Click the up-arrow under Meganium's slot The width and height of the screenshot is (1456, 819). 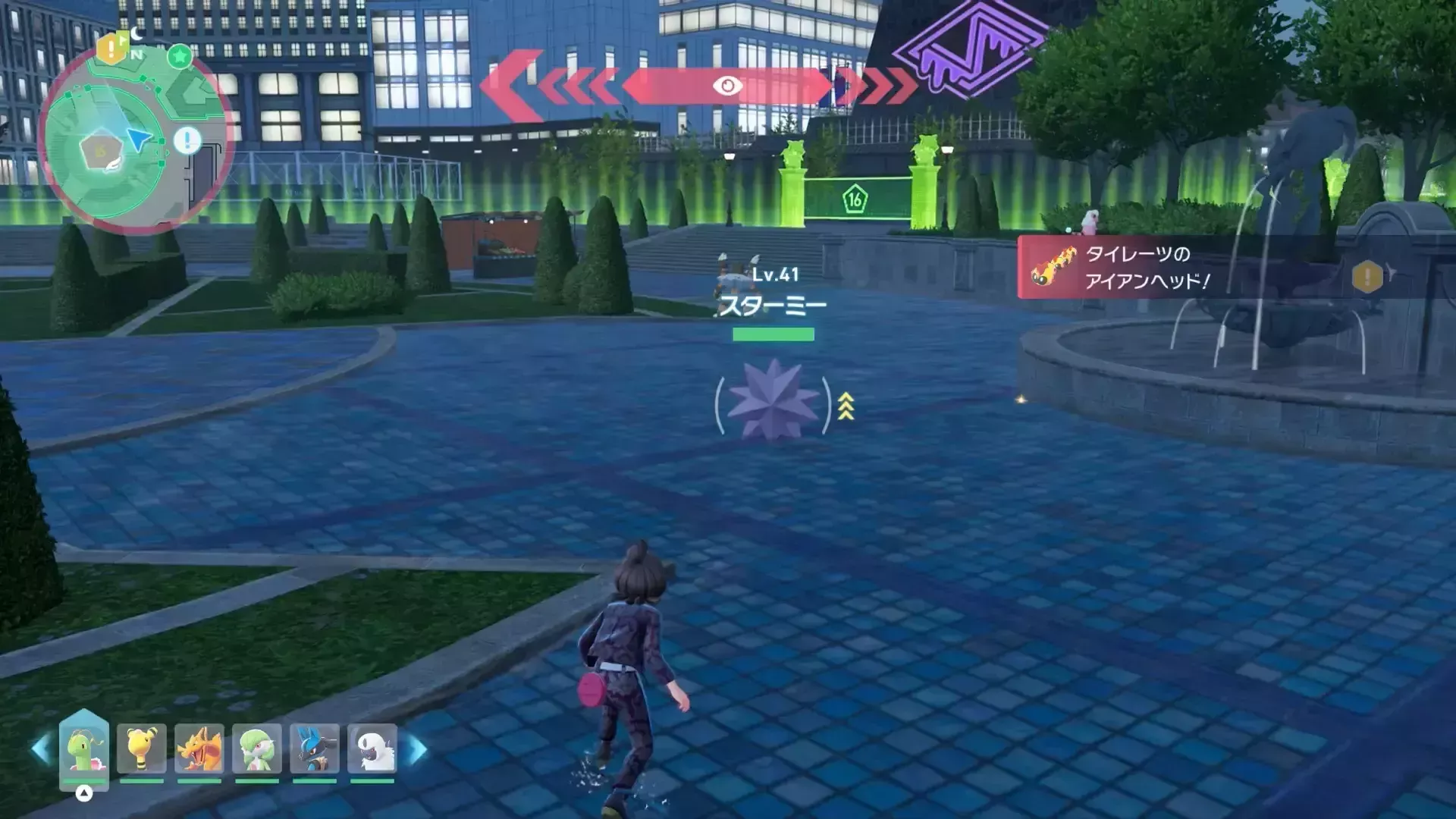click(x=84, y=792)
